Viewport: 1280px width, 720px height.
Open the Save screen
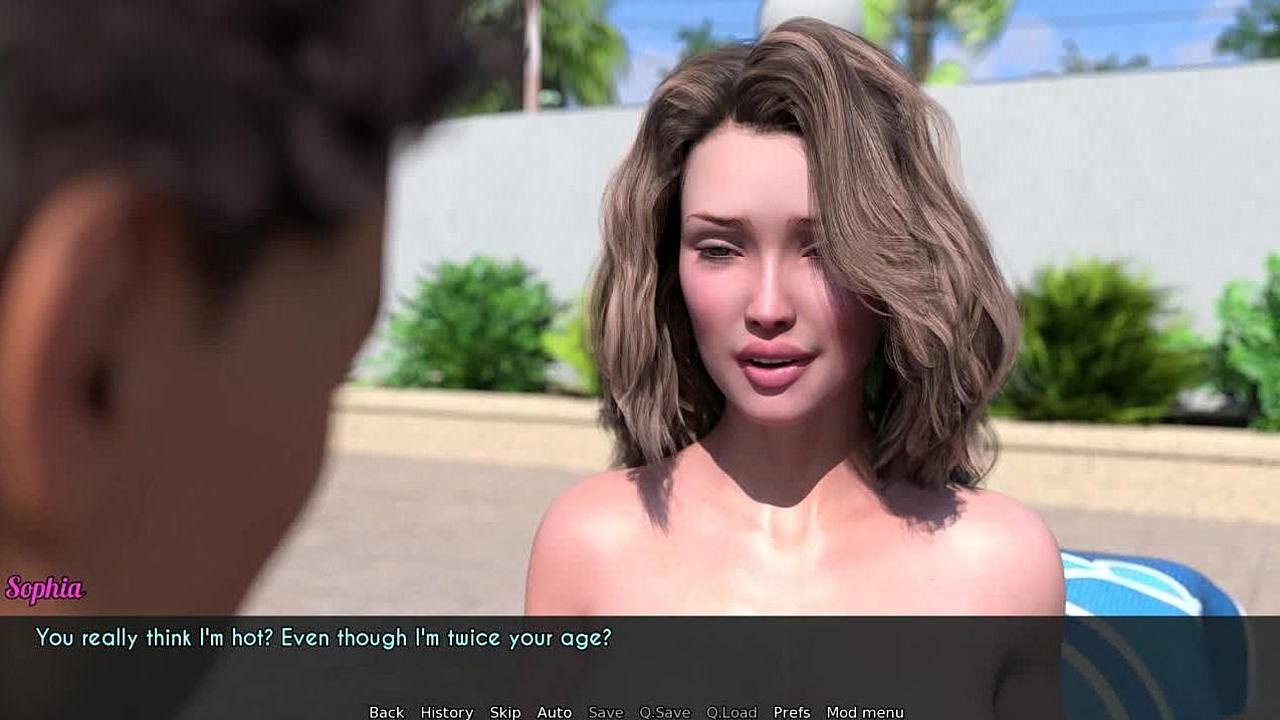pos(605,712)
